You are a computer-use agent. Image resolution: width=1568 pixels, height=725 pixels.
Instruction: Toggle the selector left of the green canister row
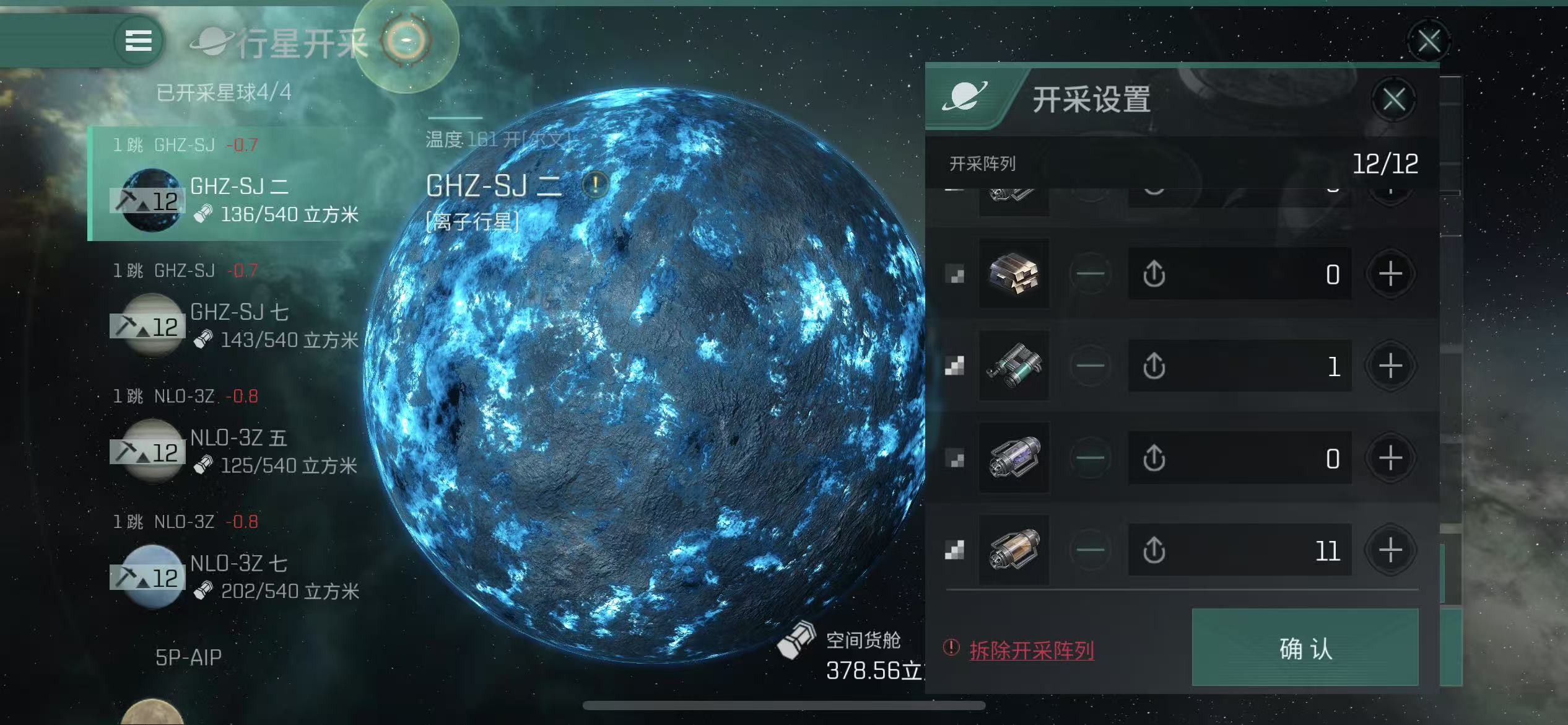click(x=954, y=366)
